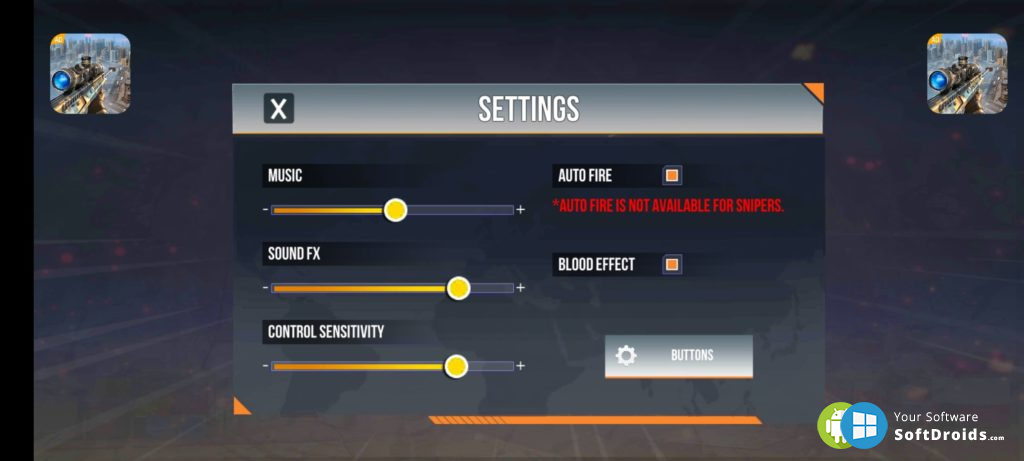This screenshot has height=461, width=1024.
Task: Click the Music slider knob
Action: click(x=396, y=210)
